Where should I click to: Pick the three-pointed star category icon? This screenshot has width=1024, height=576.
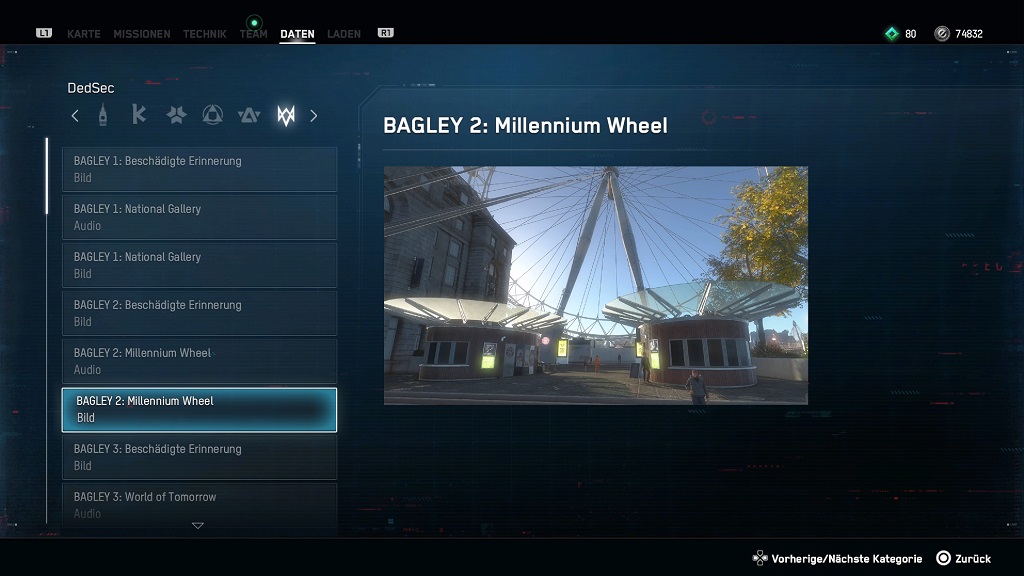tap(176, 116)
